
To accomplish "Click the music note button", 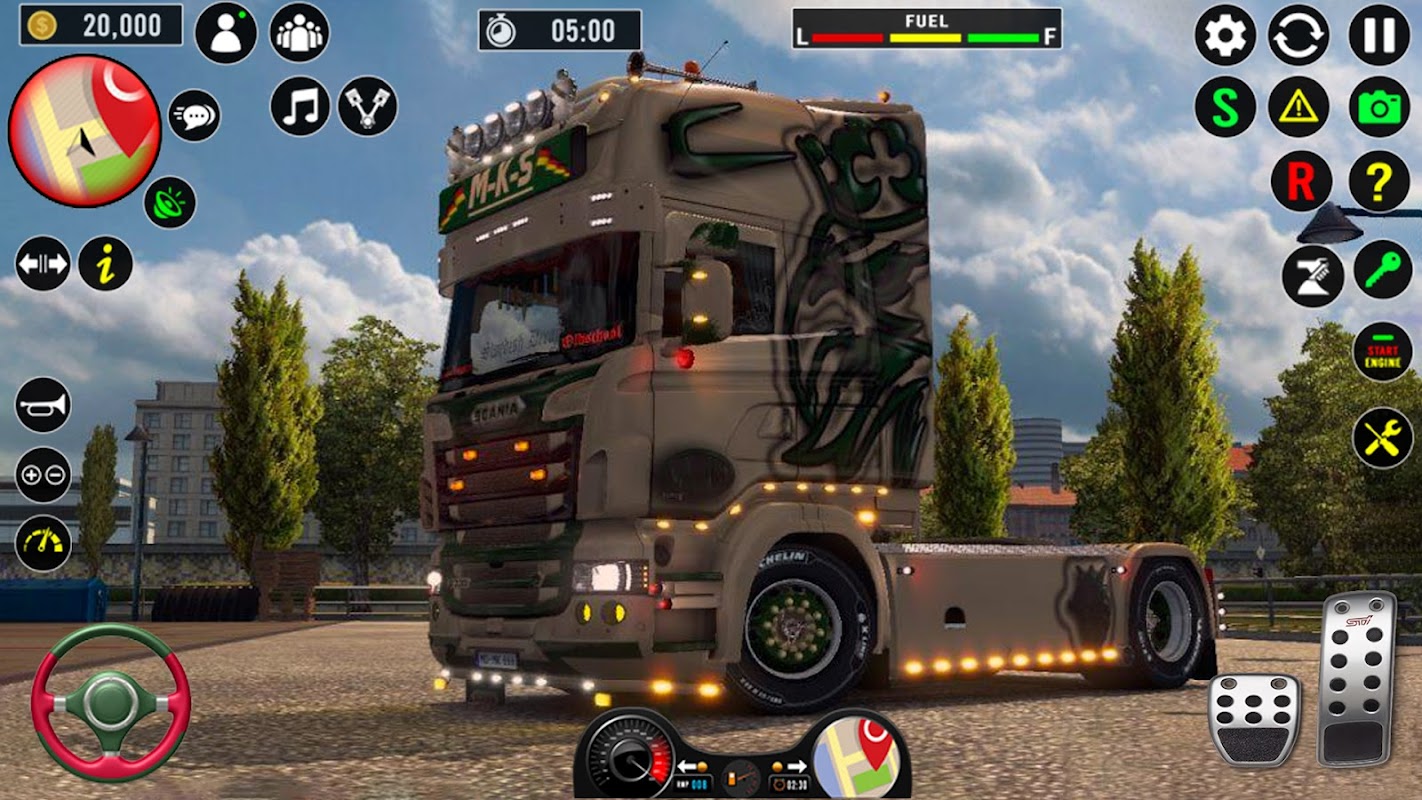I will [300, 107].
